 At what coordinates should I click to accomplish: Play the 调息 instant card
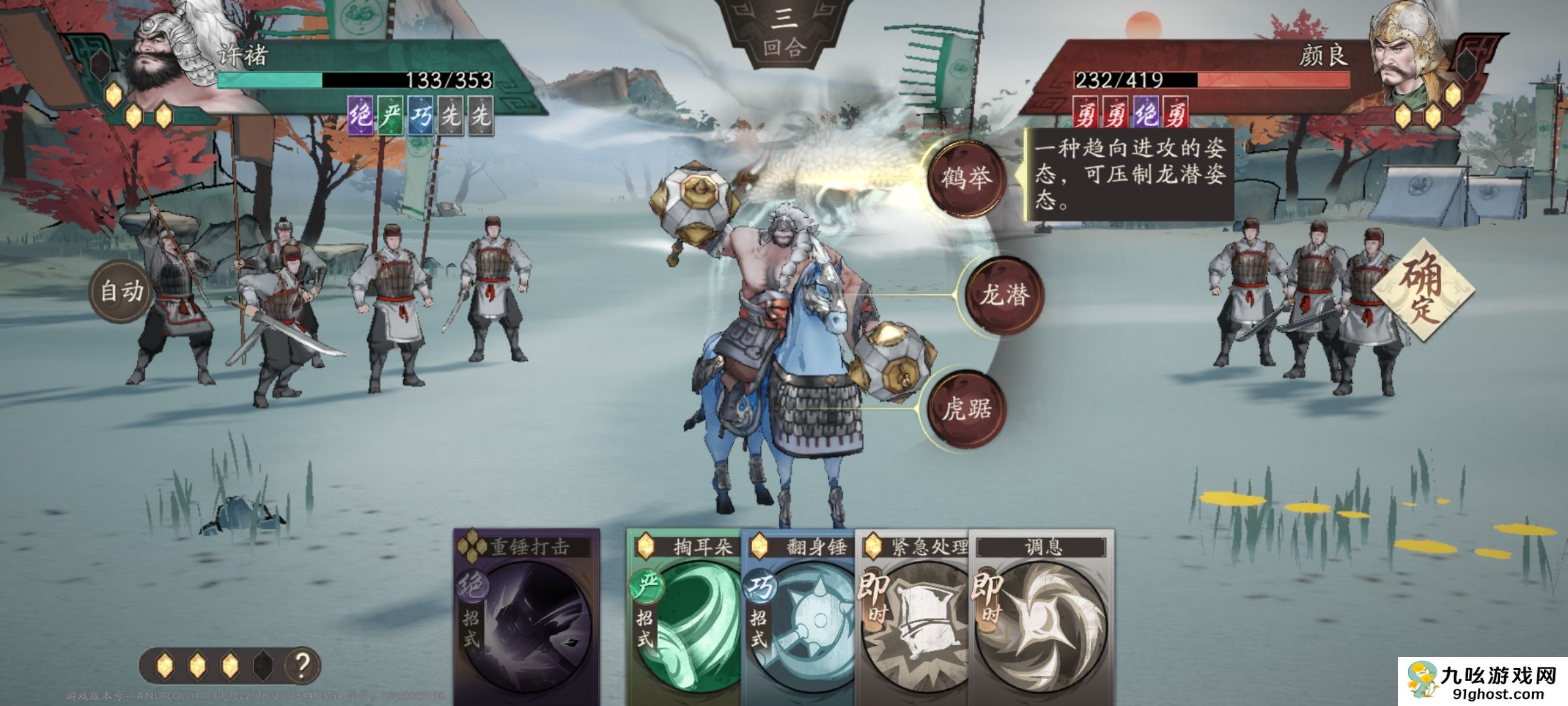coord(1042,614)
